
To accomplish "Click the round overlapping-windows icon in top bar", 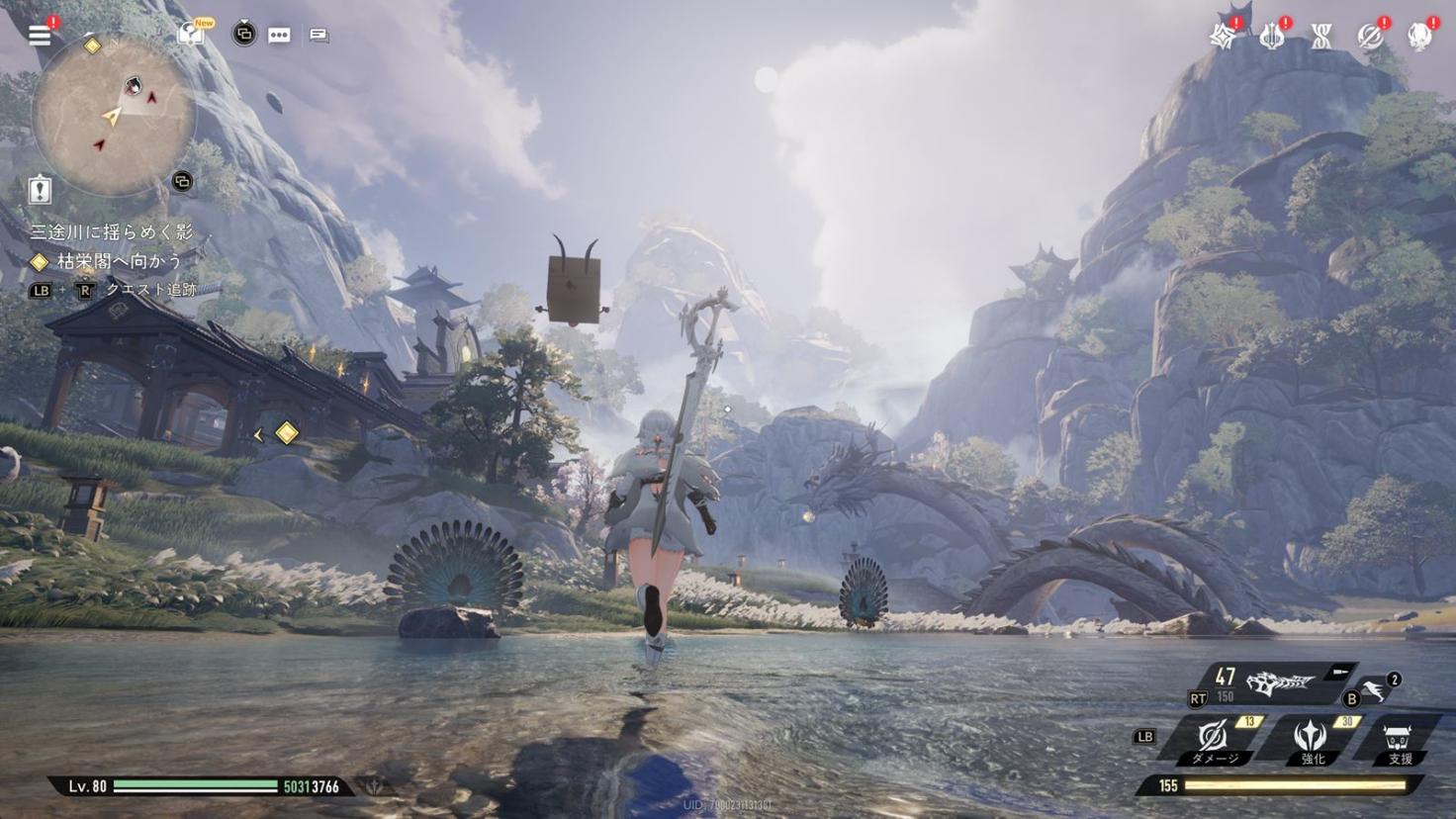I will coord(243,35).
